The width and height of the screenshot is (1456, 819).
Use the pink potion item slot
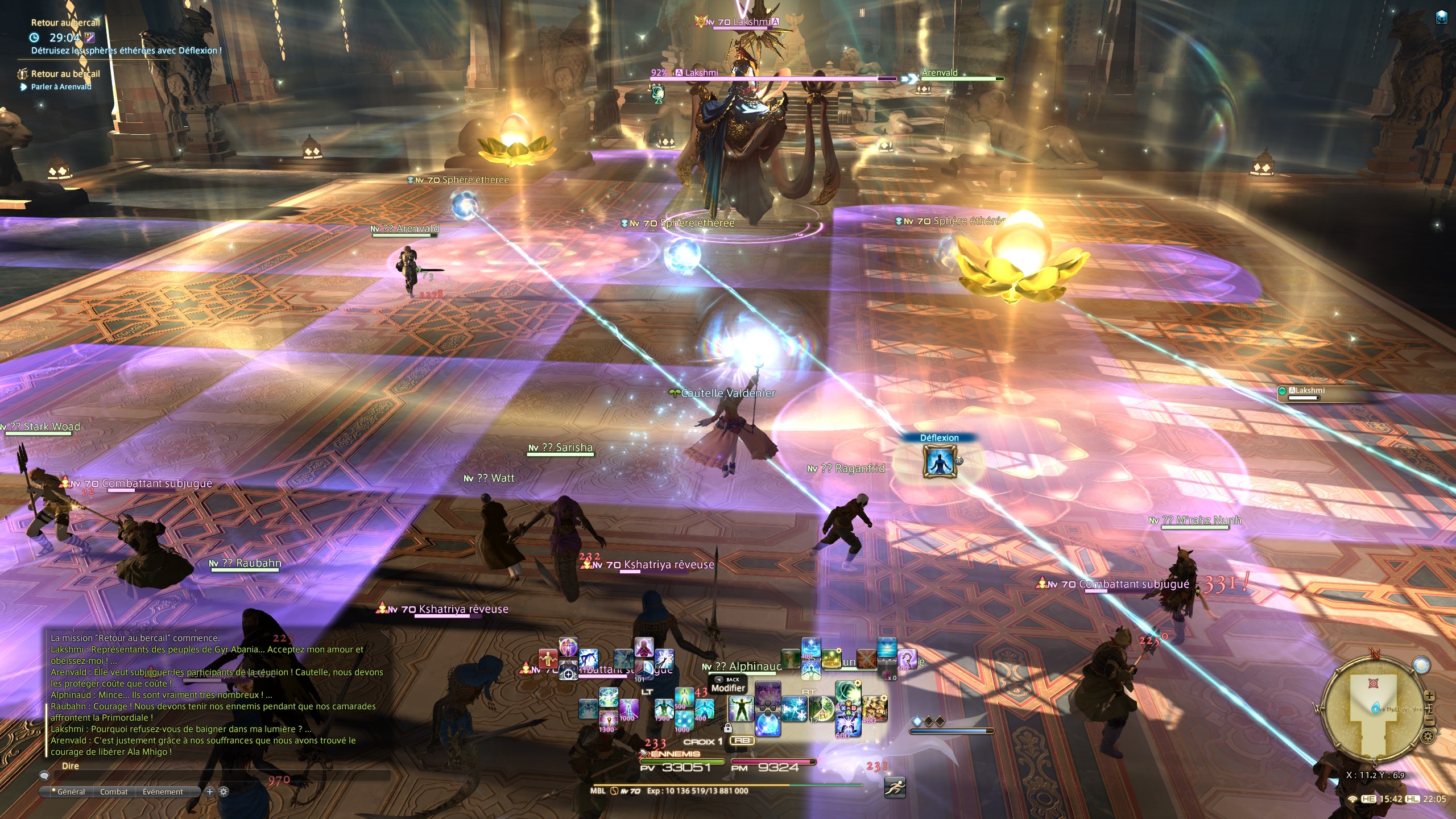click(x=887, y=671)
